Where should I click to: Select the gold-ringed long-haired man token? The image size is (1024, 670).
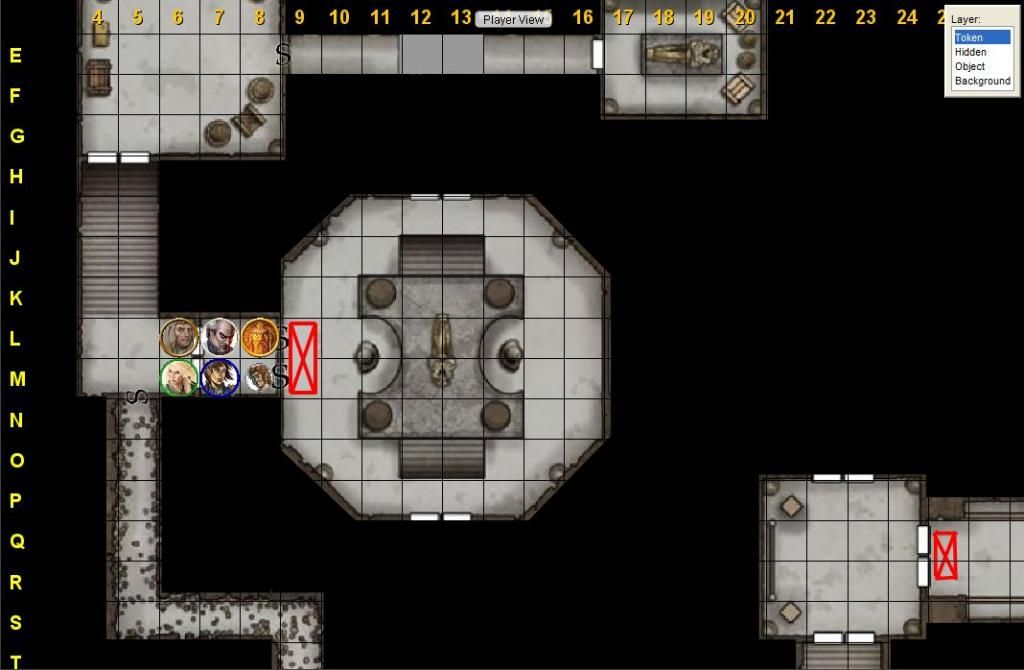(179, 337)
